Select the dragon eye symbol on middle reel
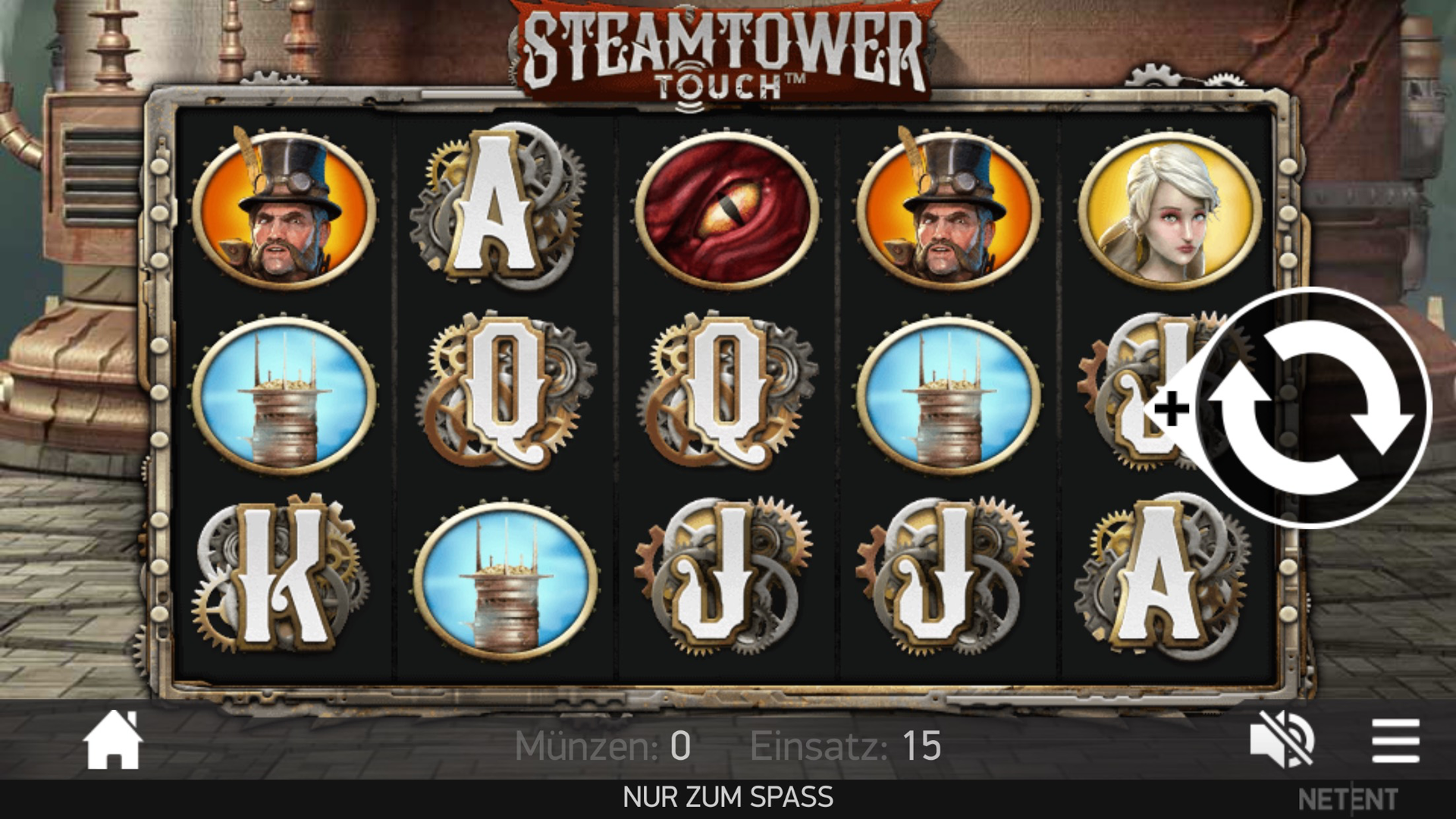Screen dimensions: 1456x819 (728, 209)
